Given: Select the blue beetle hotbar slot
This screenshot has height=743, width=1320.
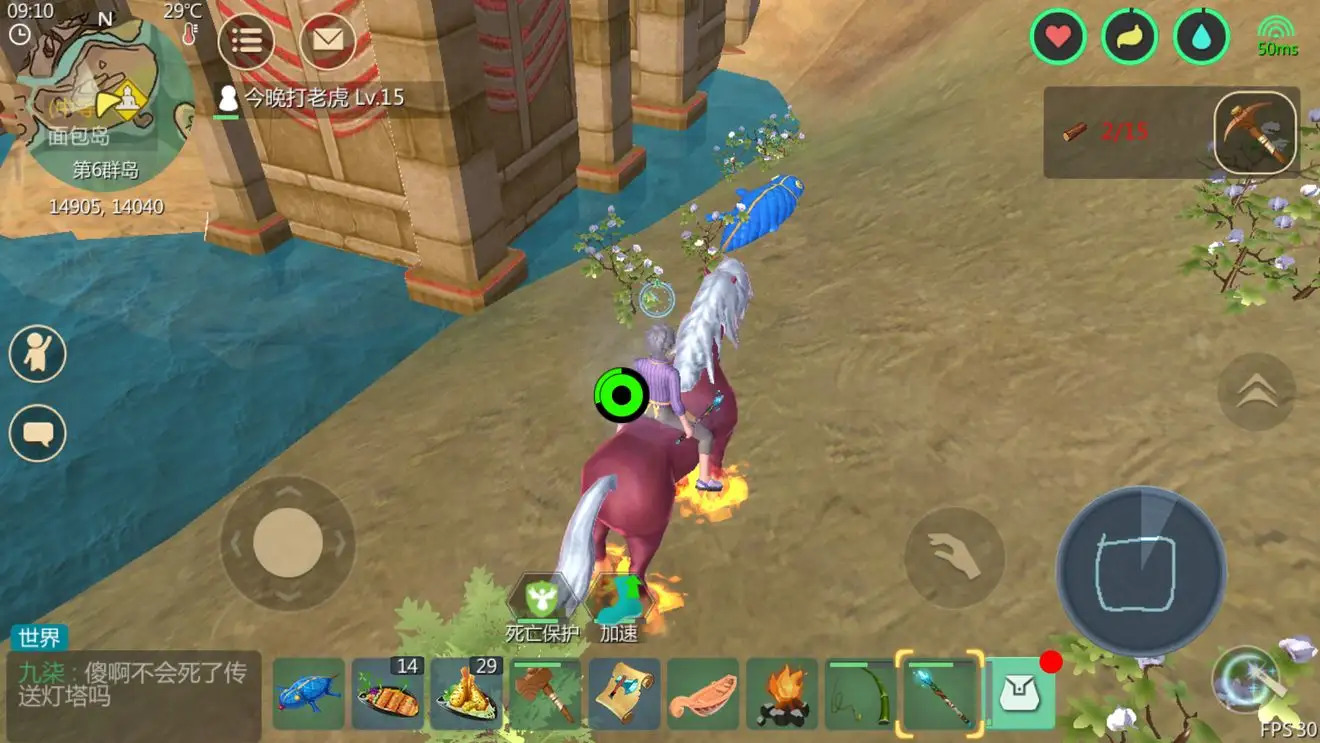Looking at the screenshot, I should click(x=308, y=693).
